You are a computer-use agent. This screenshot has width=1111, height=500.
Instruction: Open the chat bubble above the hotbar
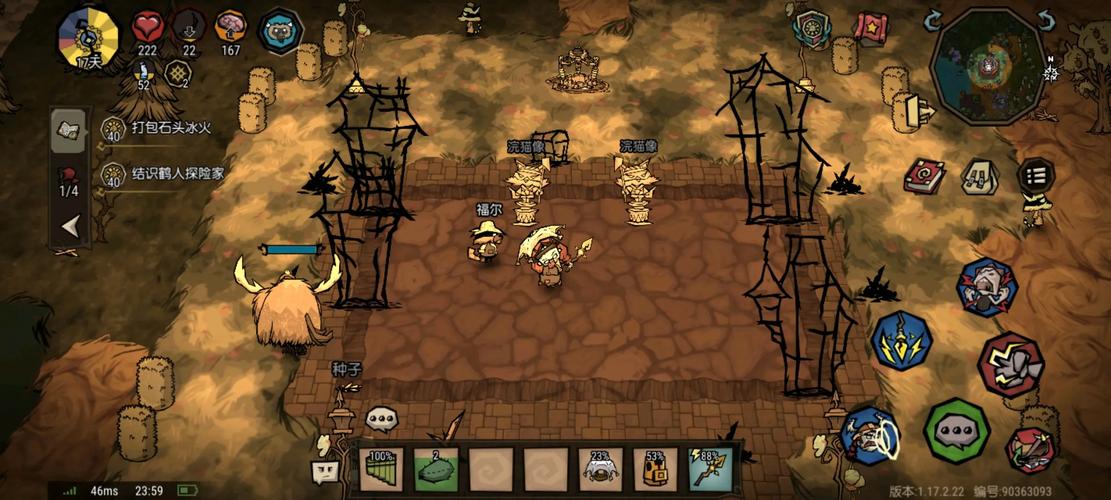(381, 419)
